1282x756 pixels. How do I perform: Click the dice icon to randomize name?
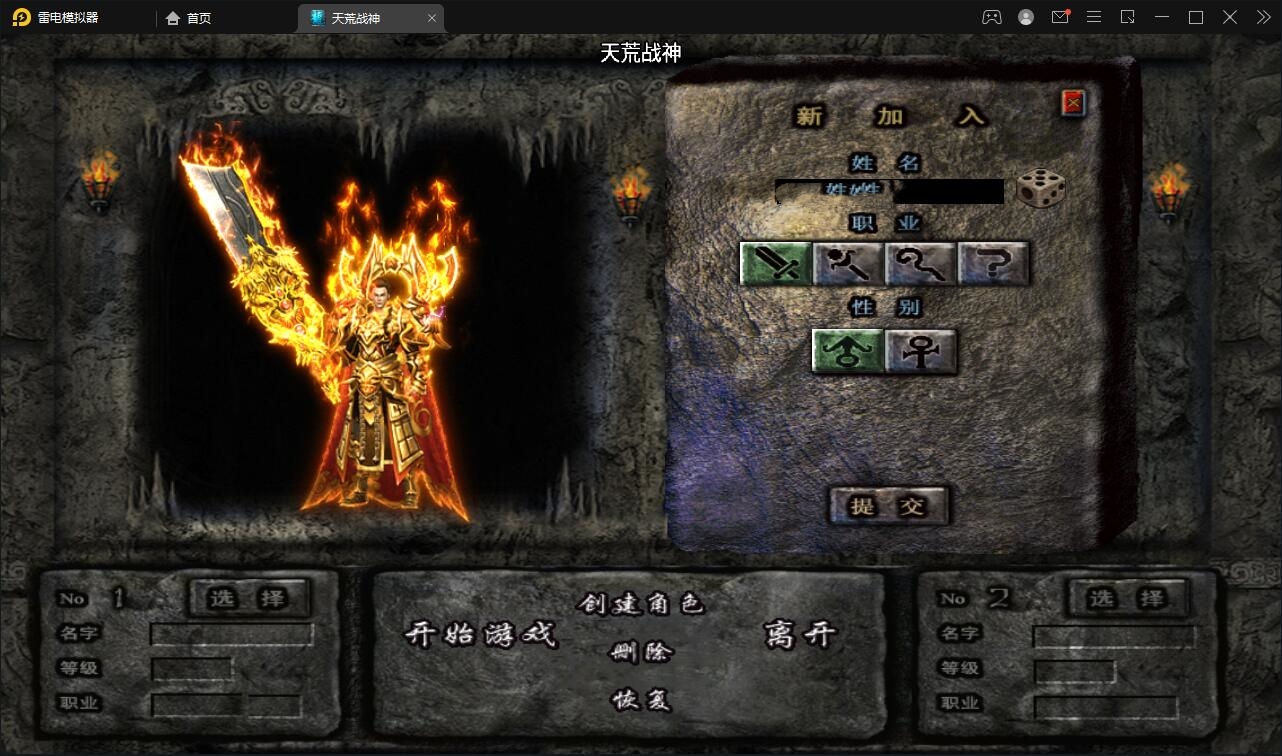pos(1040,190)
